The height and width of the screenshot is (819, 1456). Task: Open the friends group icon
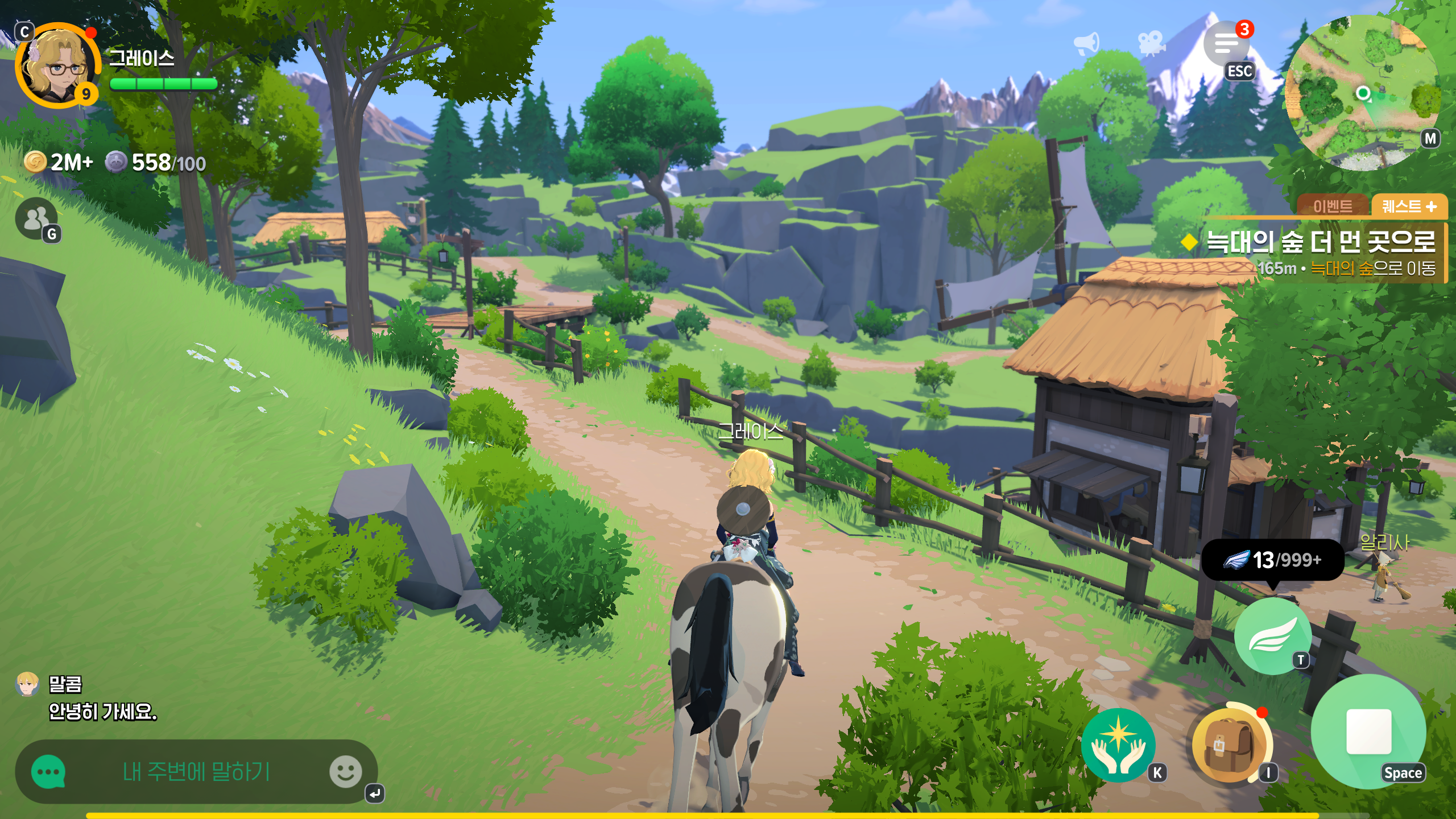(x=36, y=218)
